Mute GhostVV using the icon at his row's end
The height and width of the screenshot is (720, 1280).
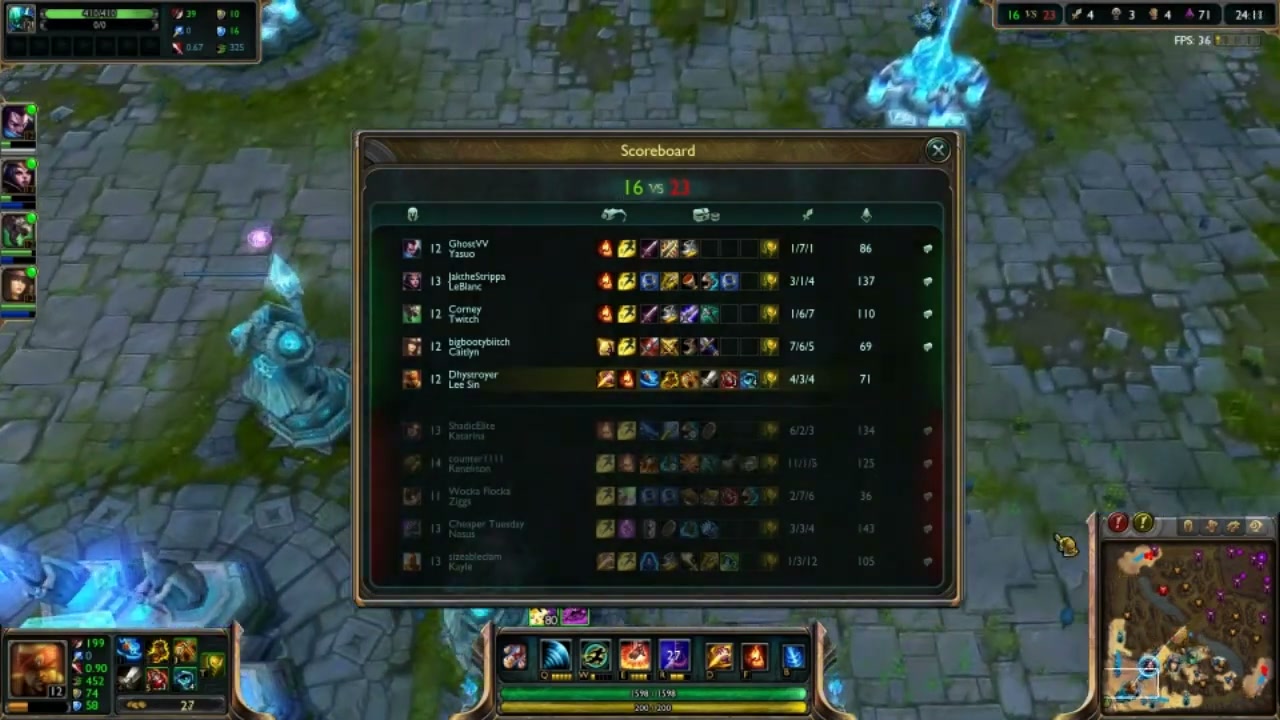point(927,248)
